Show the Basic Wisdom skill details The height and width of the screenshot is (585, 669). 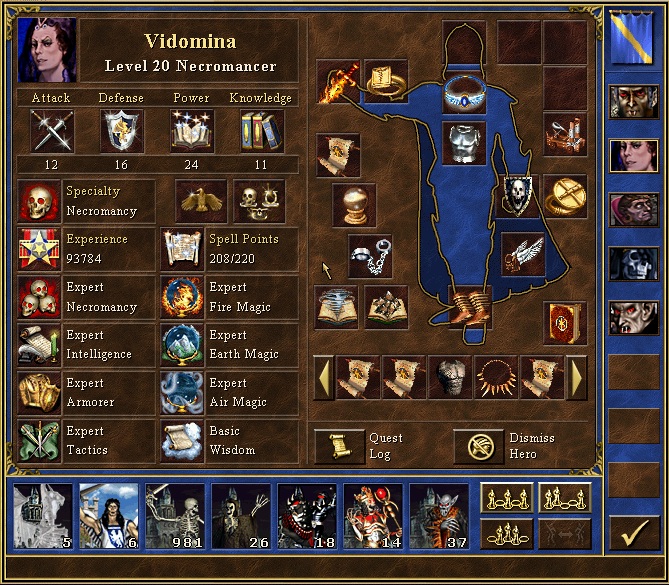point(182,441)
